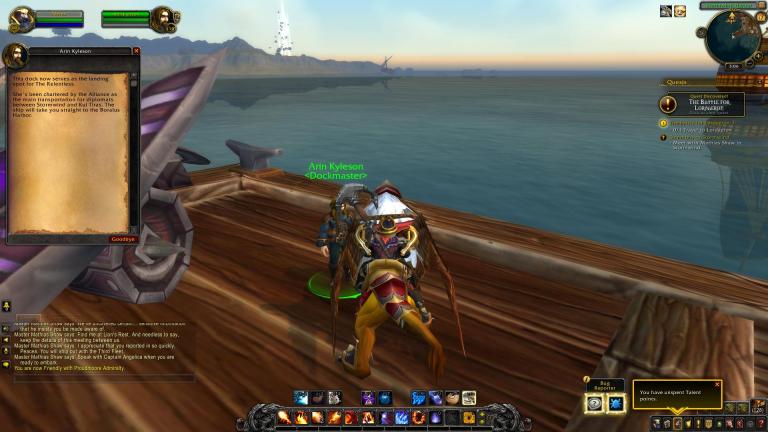
Task: Open the calendar button beside the minimap
Action: click(x=760, y=19)
